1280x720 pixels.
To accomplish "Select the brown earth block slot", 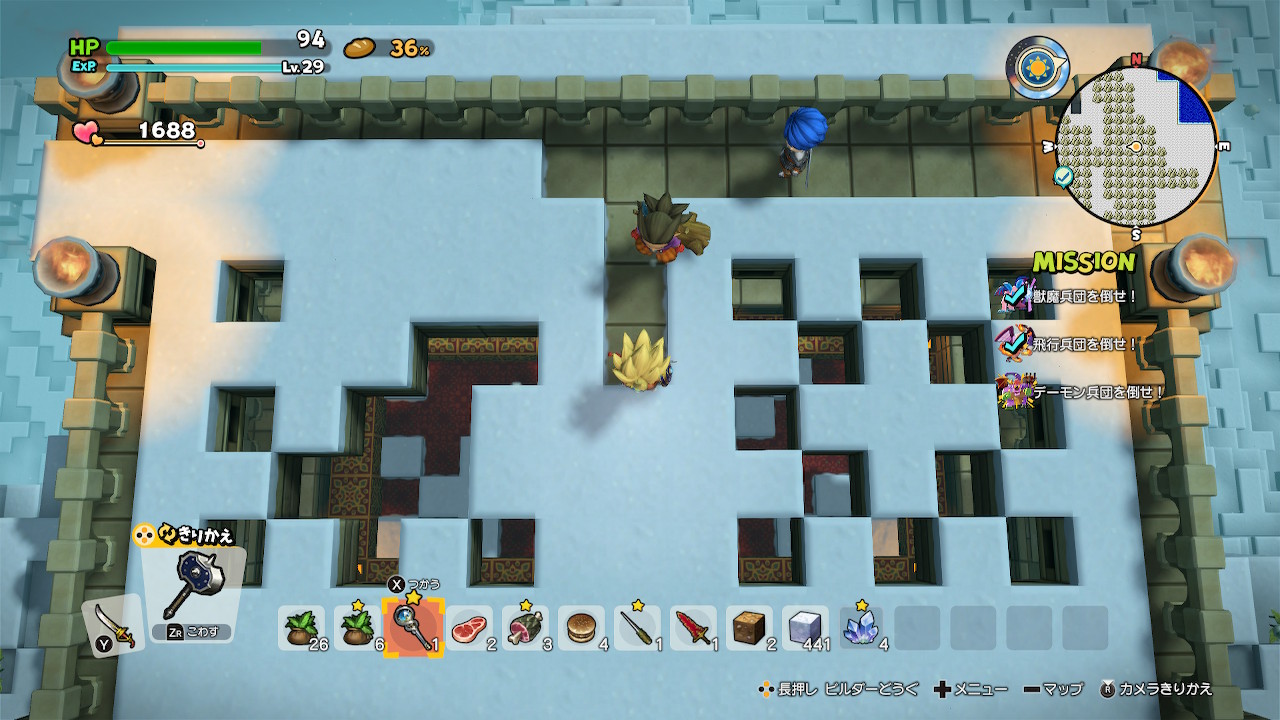I will pyautogui.click(x=750, y=629).
